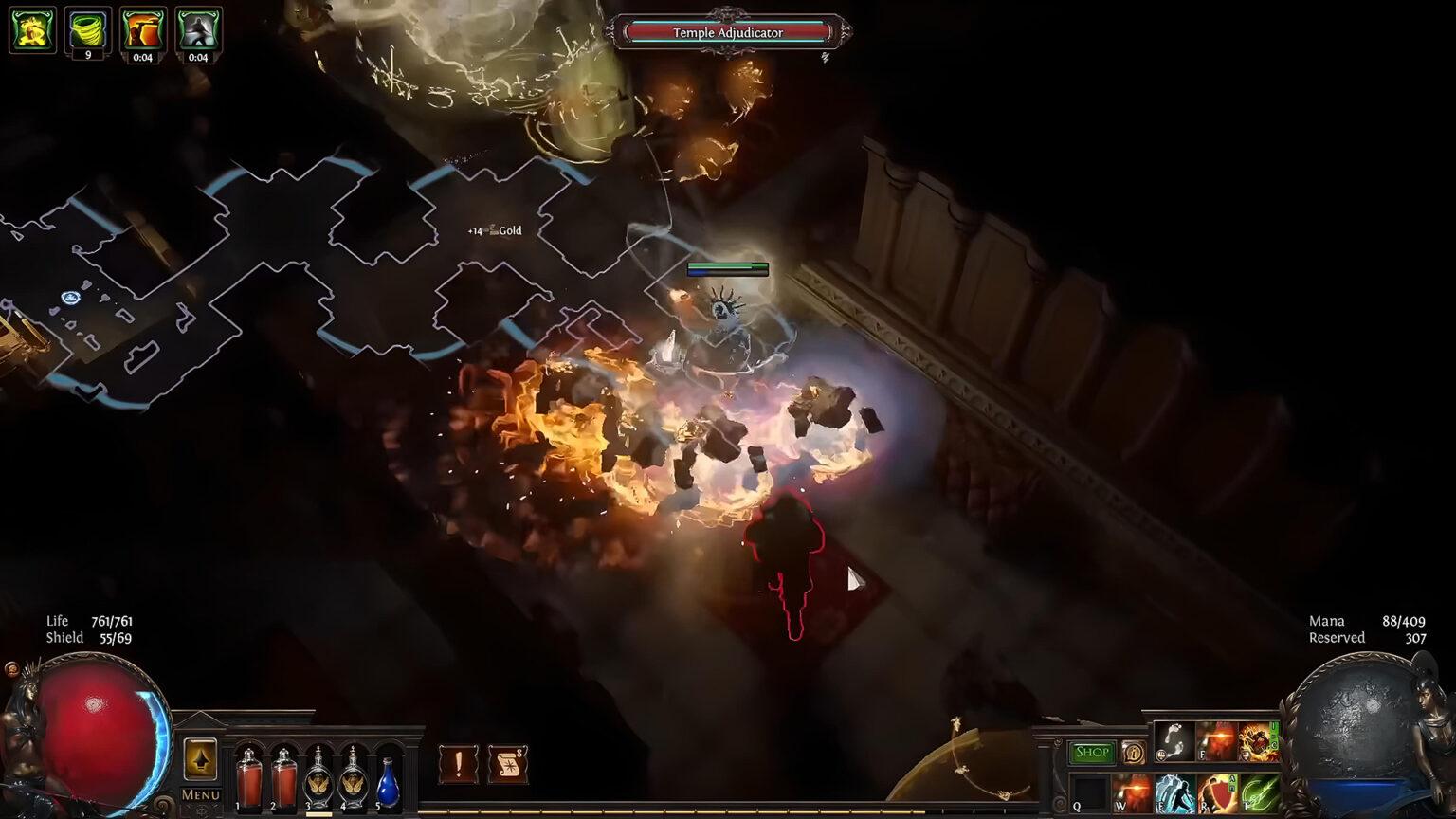Open the yellow buff icon at far top left

click(30, 28)
